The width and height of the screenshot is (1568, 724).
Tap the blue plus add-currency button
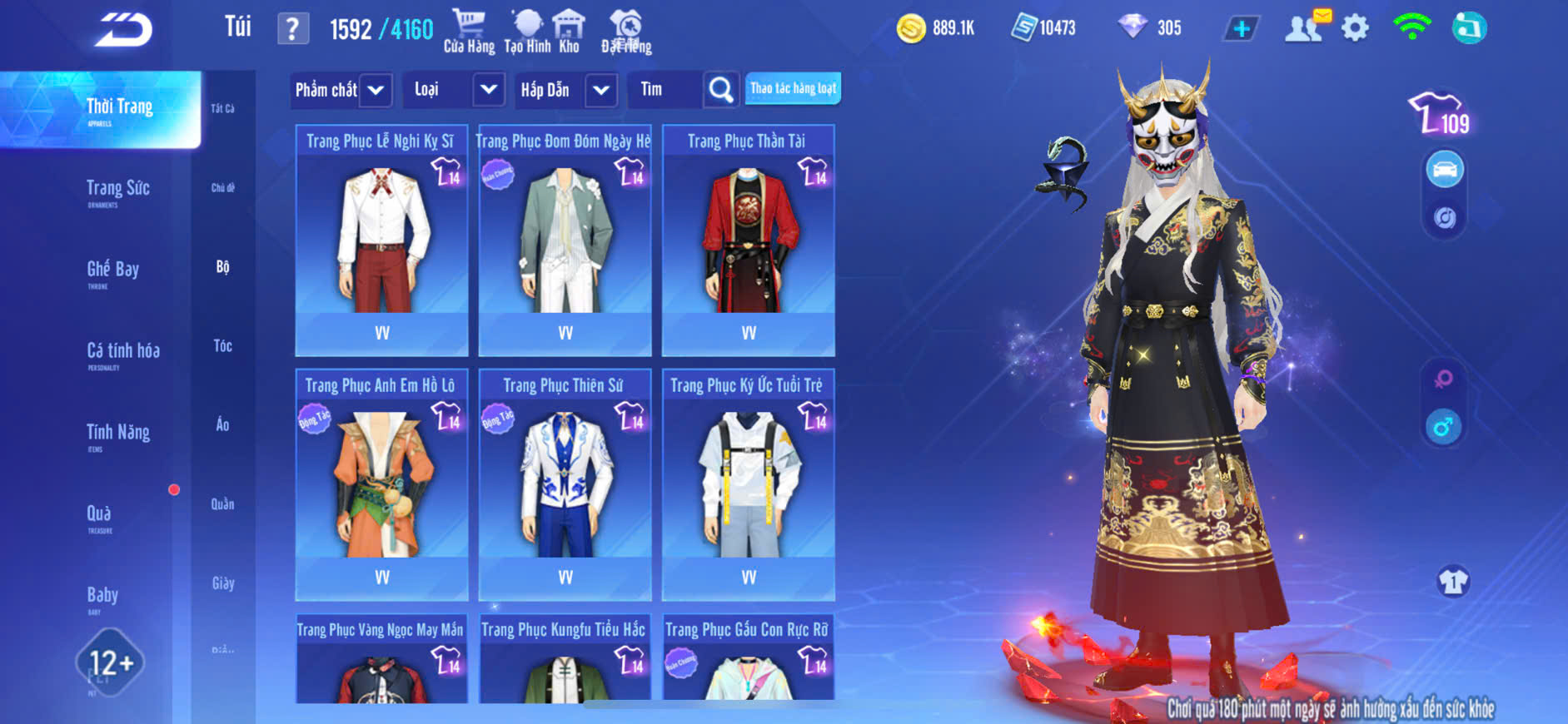pyautogui.click(x=1241, y=29)
